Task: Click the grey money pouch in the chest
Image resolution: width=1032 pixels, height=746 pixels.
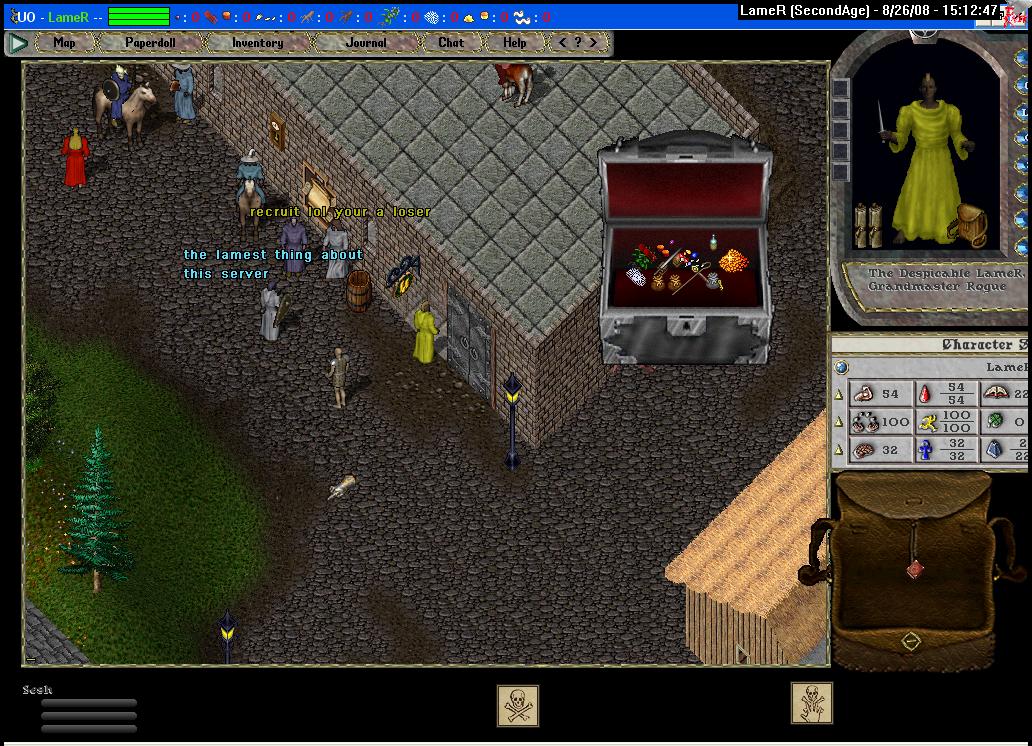Action: pyautogui.click(x=713, y=281)
